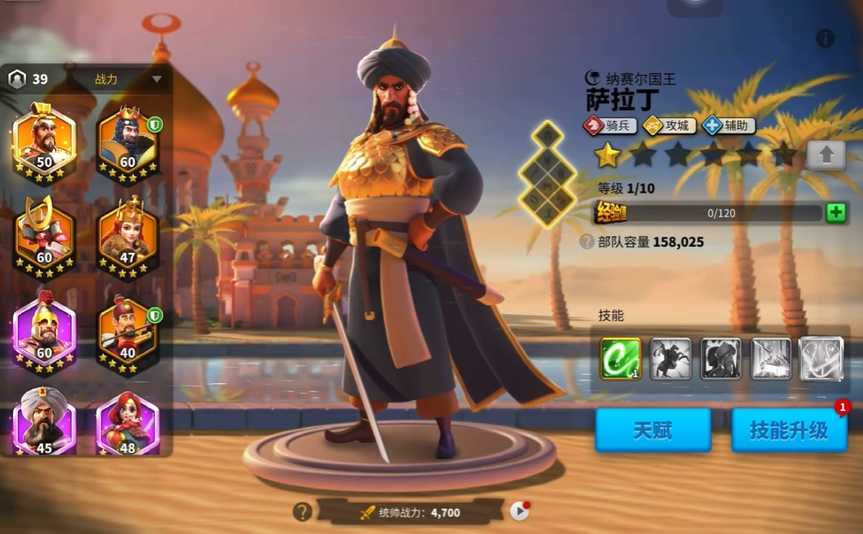View the rearing horse rider skill

[670, 359]
